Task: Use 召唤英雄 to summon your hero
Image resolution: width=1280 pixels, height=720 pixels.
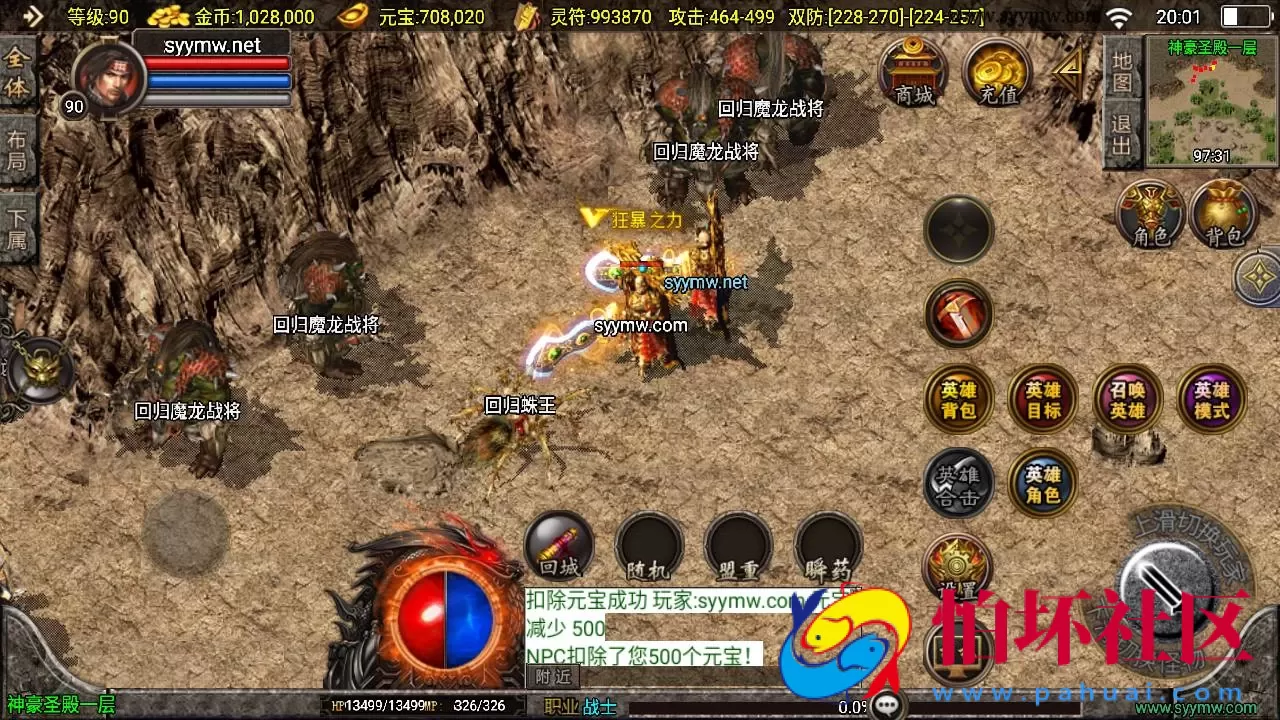Action: (x=1127, y=398)
